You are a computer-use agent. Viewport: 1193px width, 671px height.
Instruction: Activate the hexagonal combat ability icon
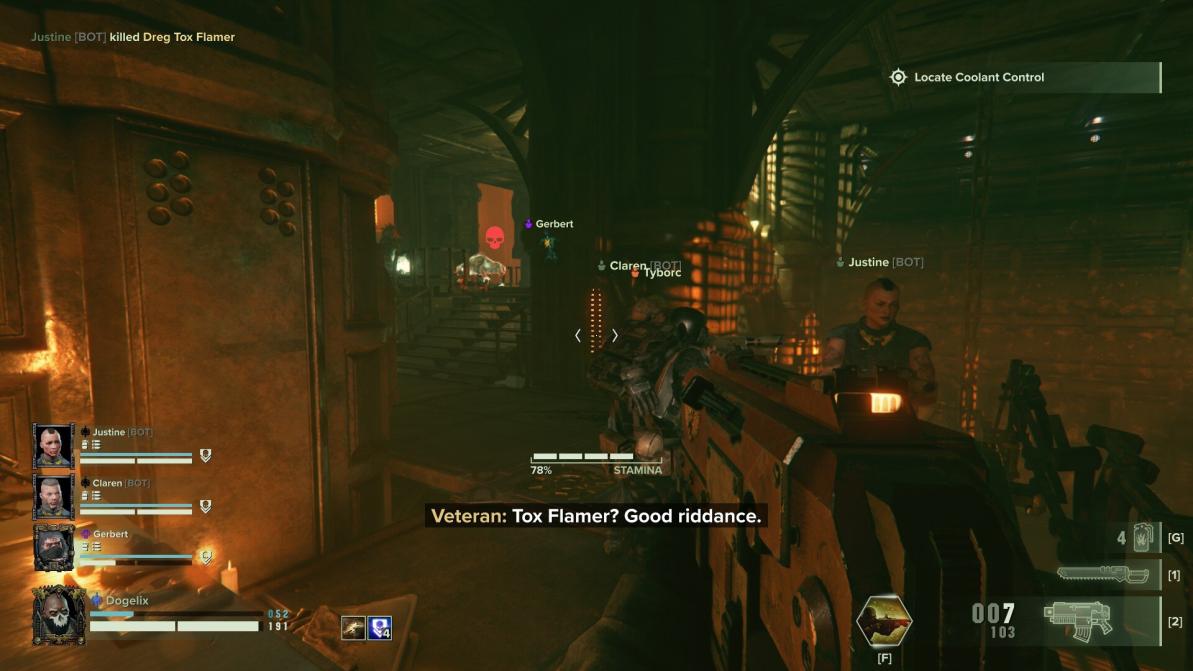(x=884, y=621)
